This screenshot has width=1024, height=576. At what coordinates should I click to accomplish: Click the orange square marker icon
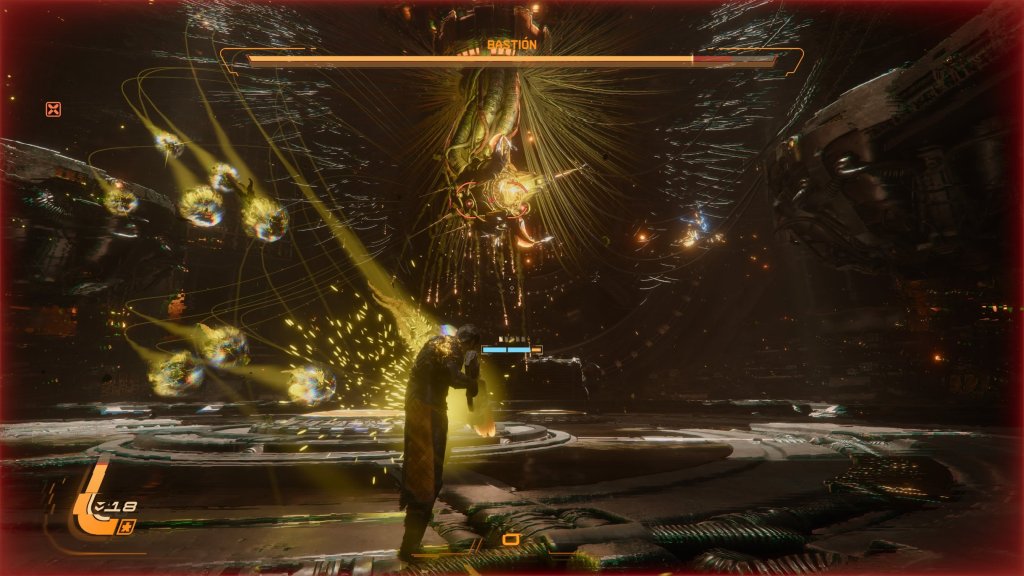511,540
